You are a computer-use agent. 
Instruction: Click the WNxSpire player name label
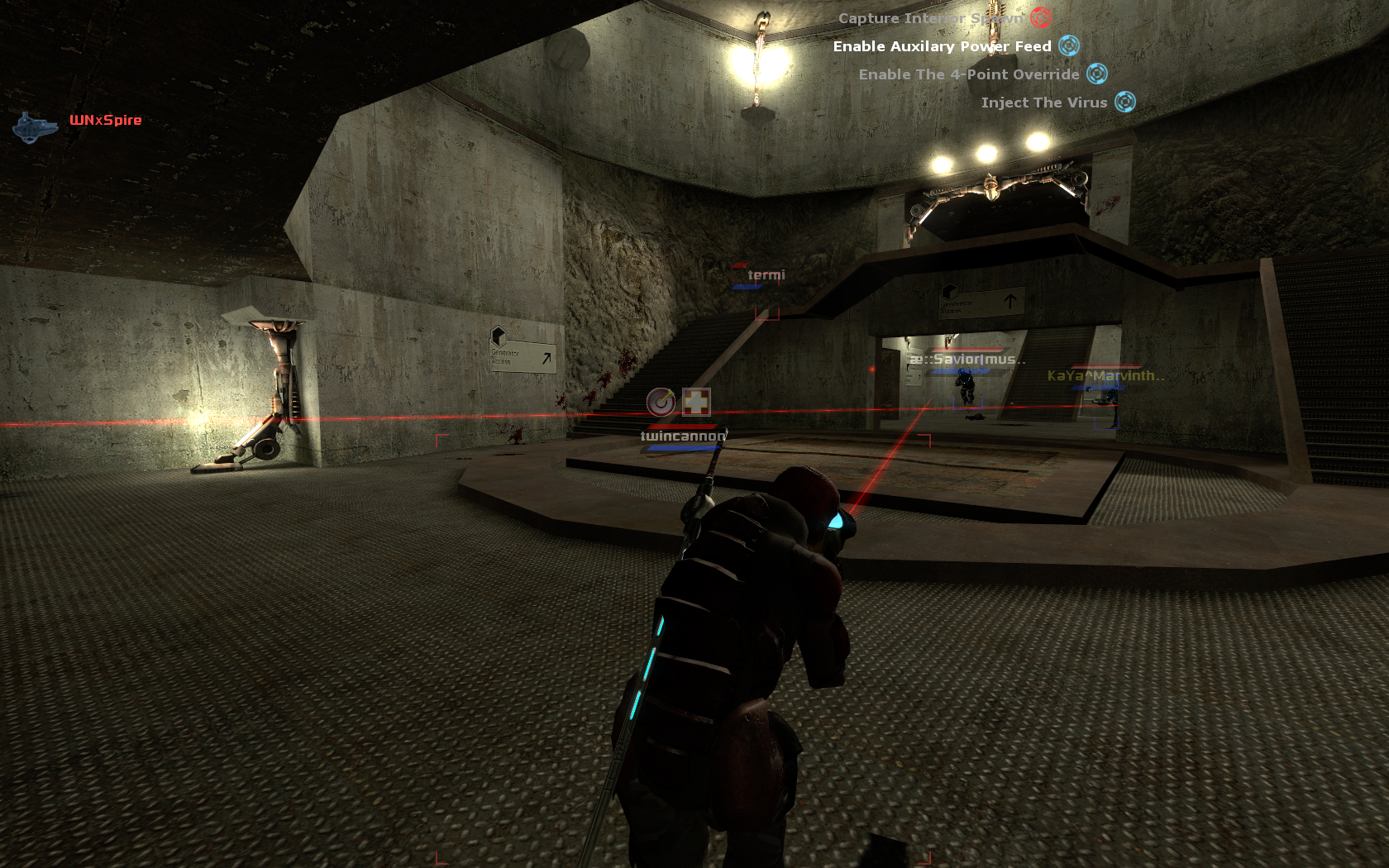point(105,120)
